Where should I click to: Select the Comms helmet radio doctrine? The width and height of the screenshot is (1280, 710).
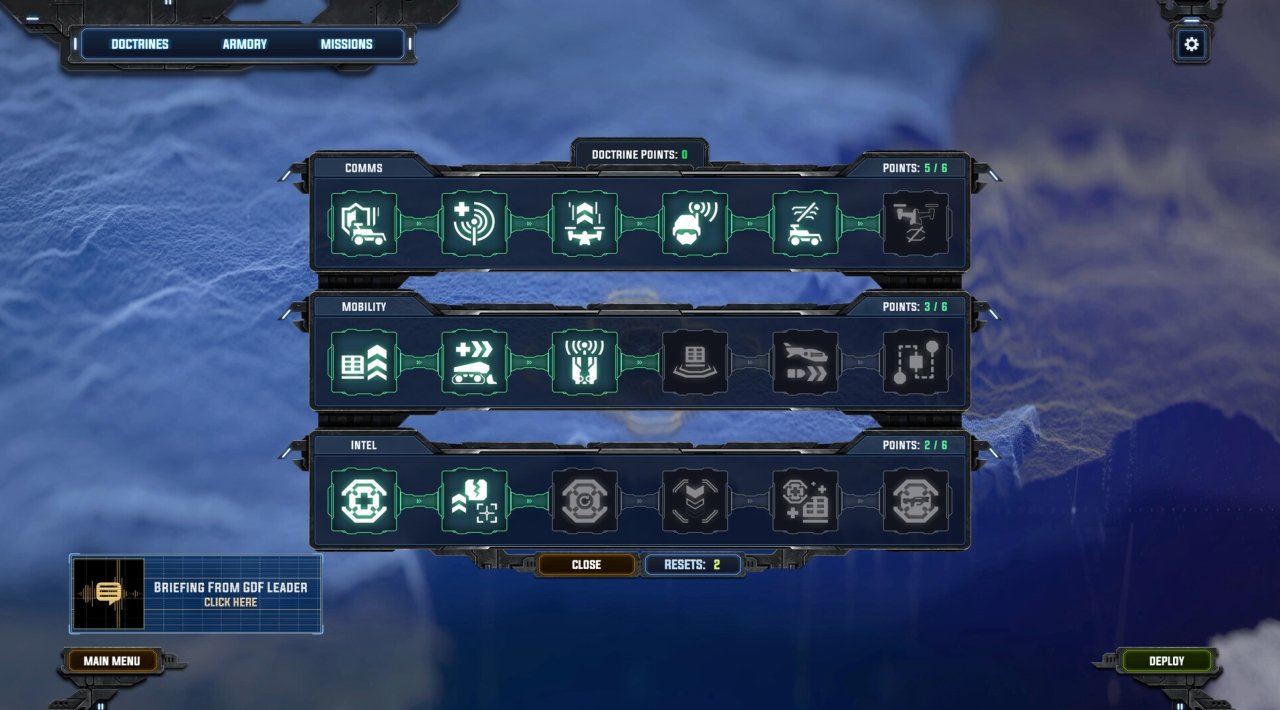coord(695,224)
